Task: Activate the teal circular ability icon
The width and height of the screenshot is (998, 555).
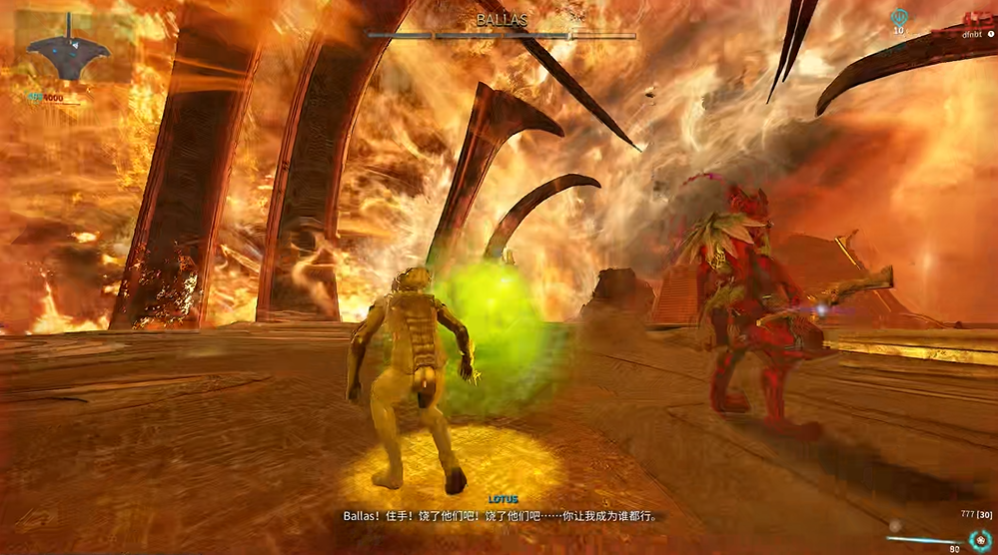Action: pos(979,539)
